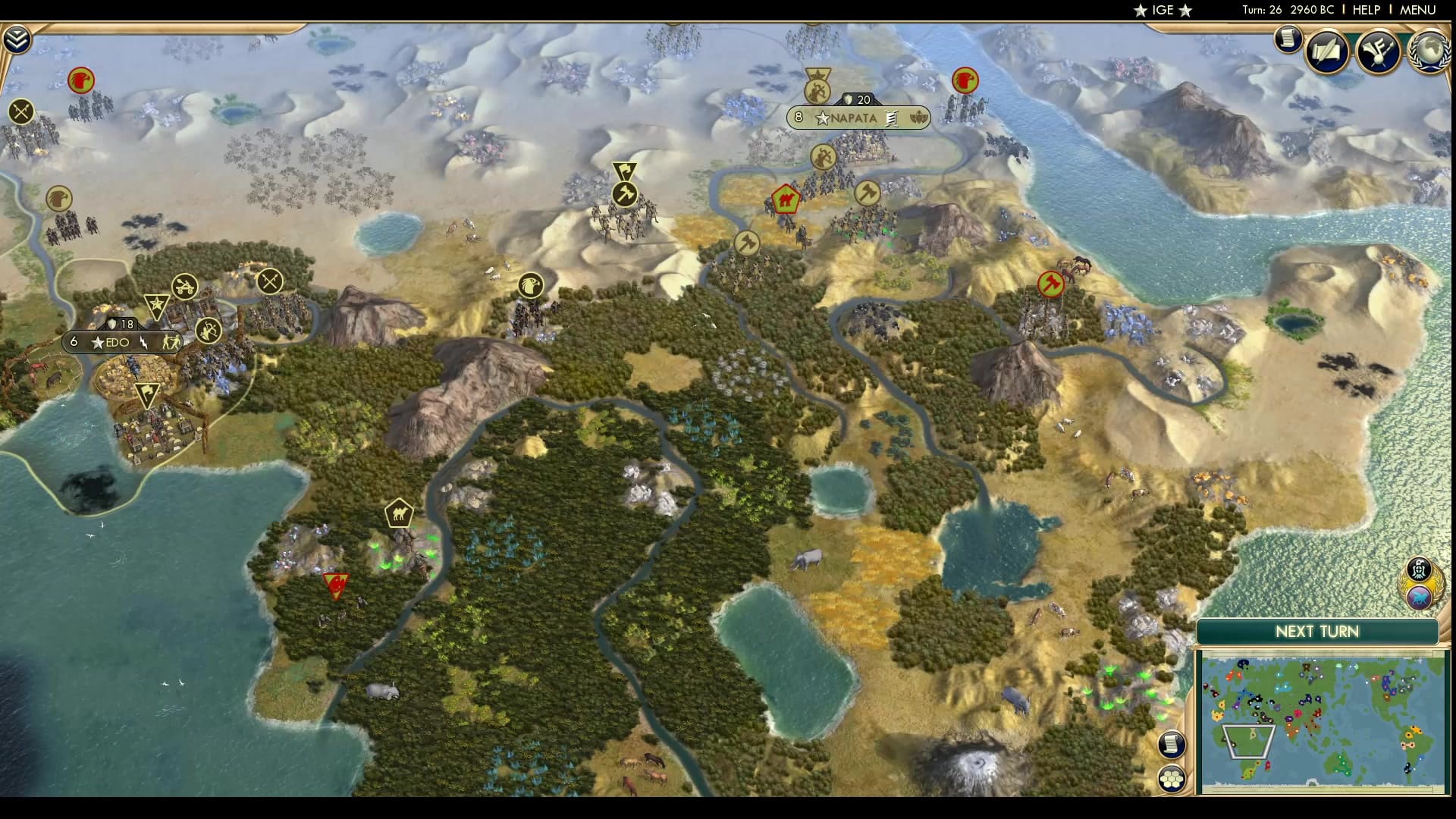Open the Economic overview medal above the minimap
This screenshot has height=819, width=1456.
click(1419, 567)
